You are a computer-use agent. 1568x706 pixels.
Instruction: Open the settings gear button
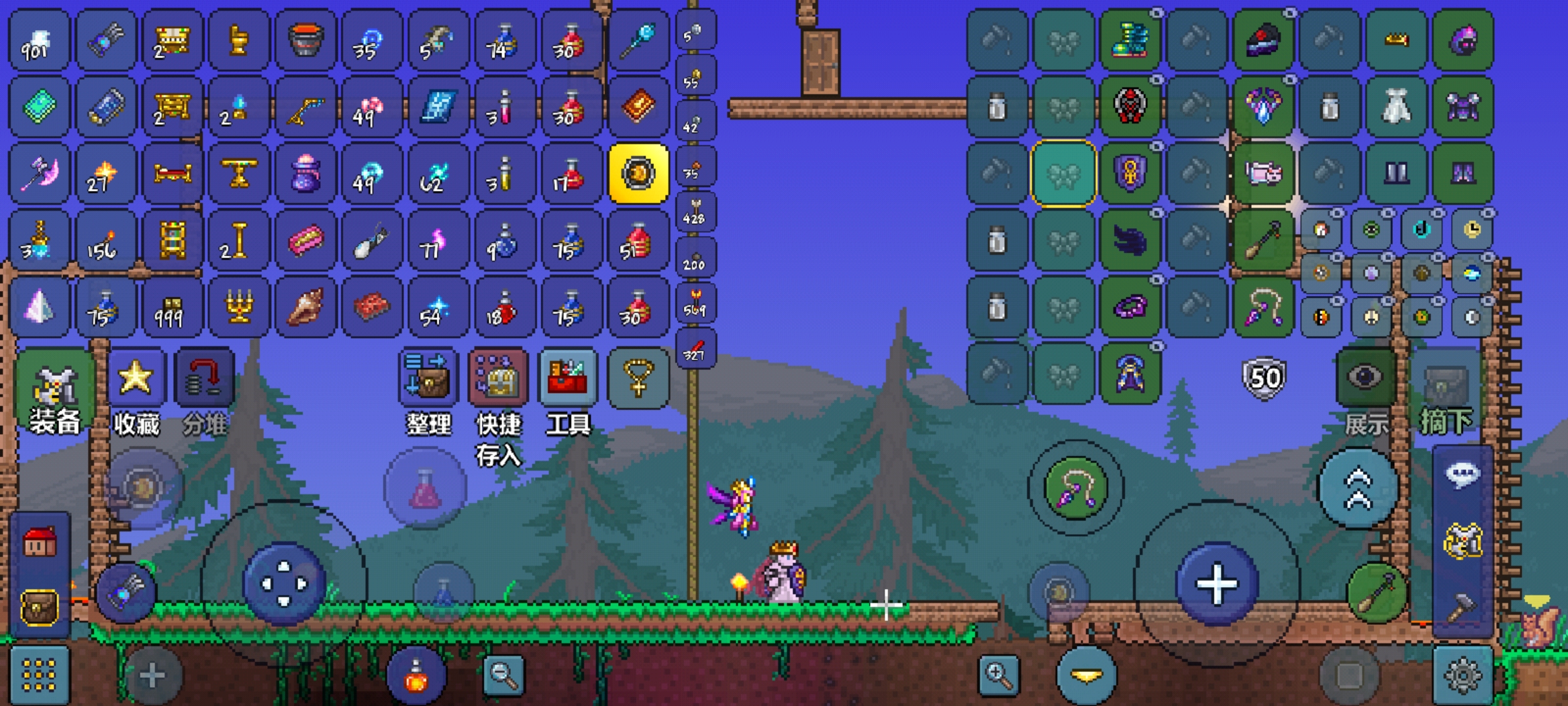pos(1463,675)
